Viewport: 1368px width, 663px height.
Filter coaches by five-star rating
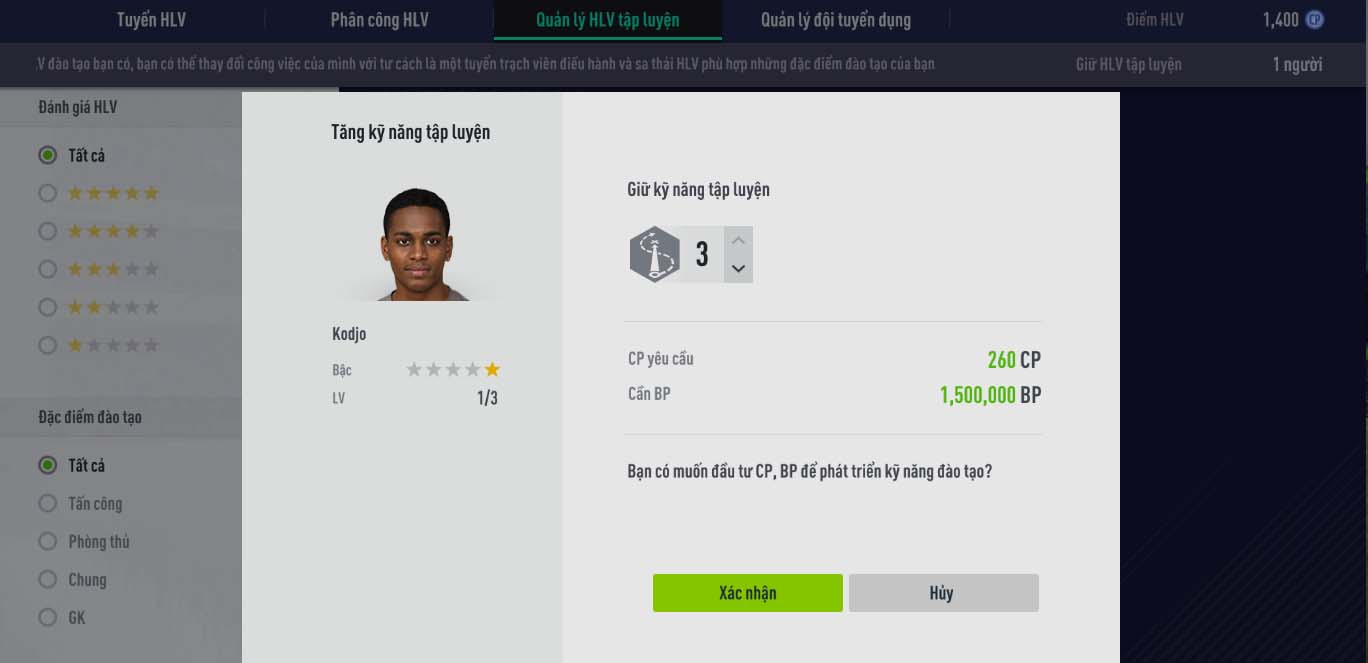48,193
